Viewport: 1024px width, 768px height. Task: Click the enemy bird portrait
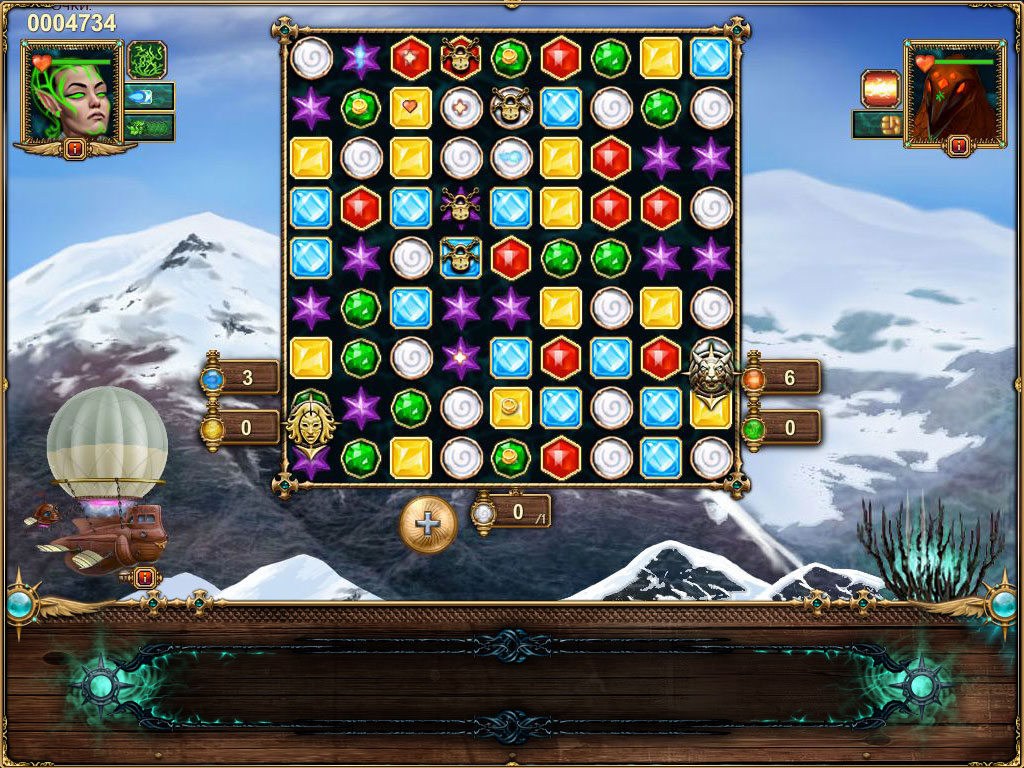click(954, 94)
